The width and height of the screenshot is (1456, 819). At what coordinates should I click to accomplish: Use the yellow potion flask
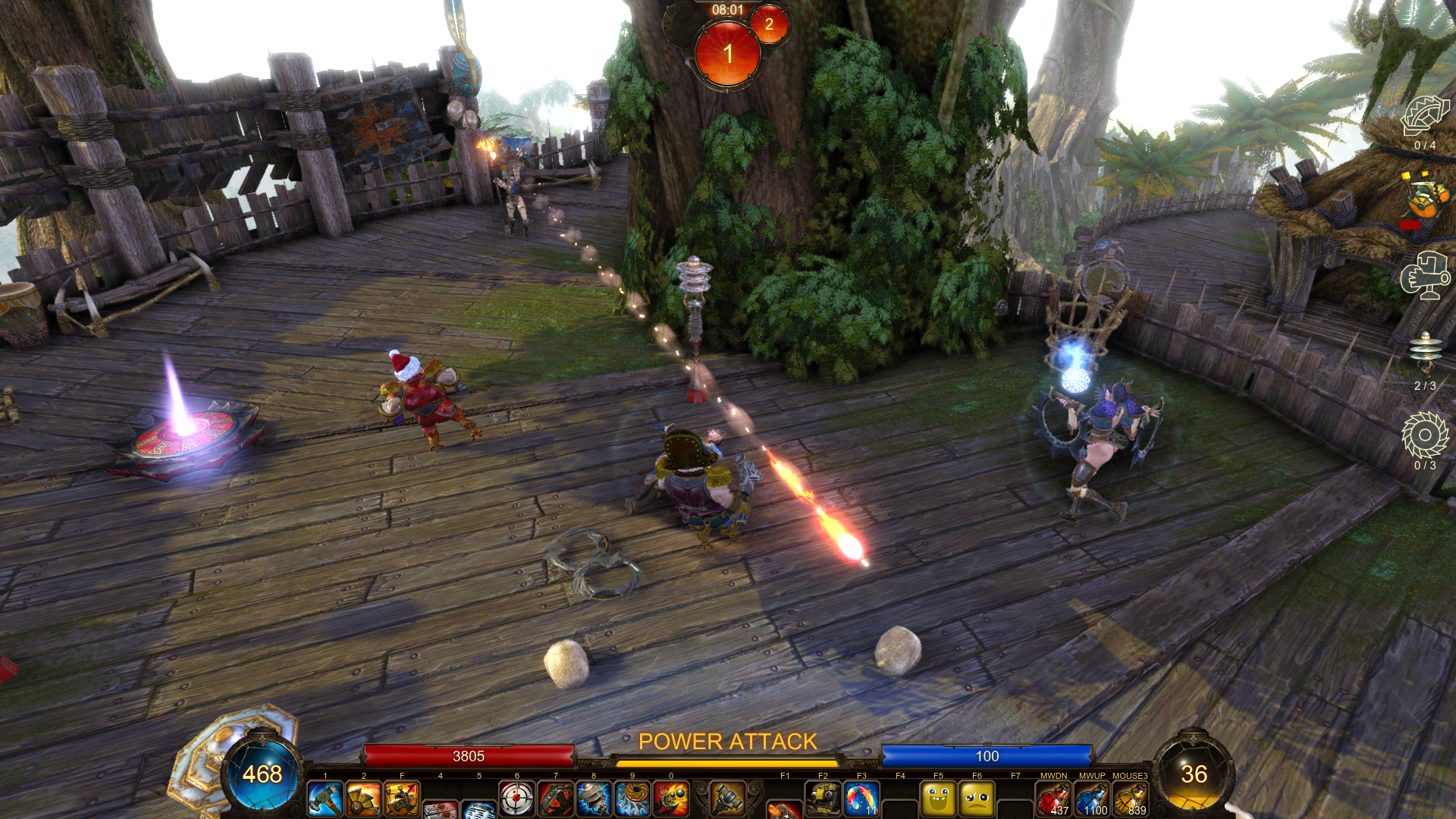pos(1130,799)
